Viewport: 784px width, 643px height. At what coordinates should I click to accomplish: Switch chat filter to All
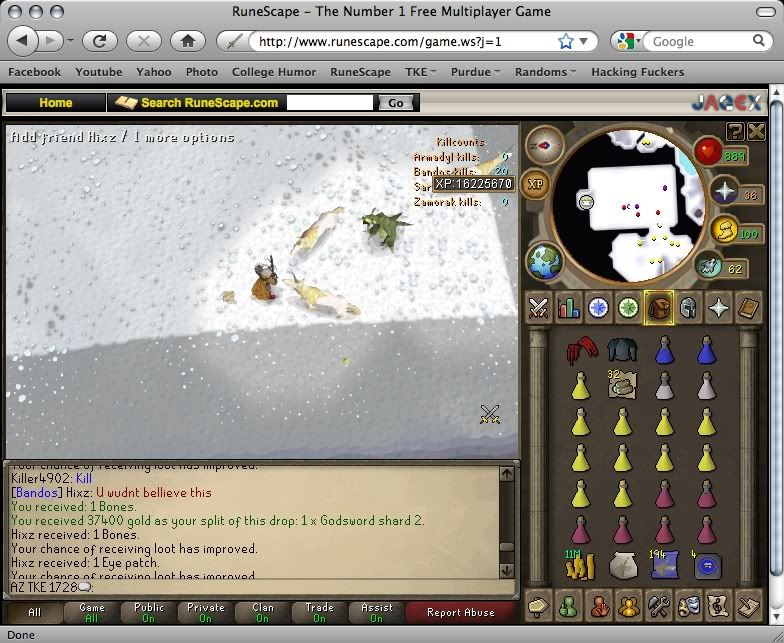click(x=34, y=612)
